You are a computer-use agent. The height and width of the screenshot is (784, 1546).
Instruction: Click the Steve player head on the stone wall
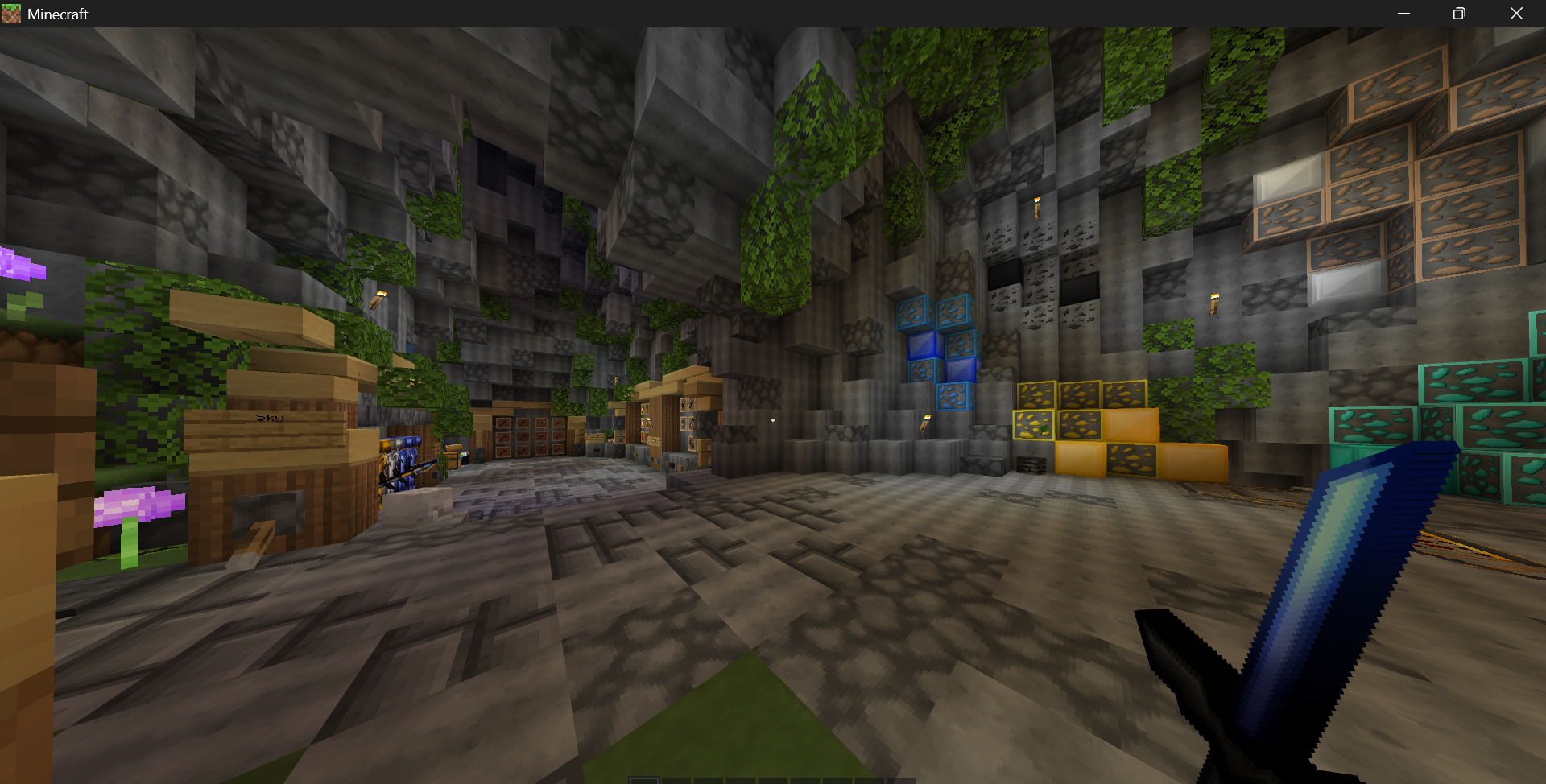[611, 440]
